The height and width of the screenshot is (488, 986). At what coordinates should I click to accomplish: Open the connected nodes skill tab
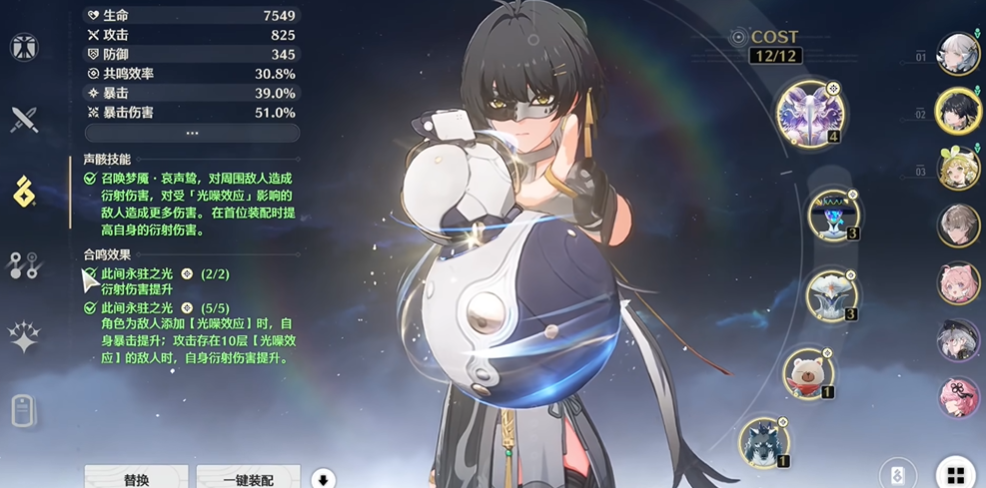point(24,264)
